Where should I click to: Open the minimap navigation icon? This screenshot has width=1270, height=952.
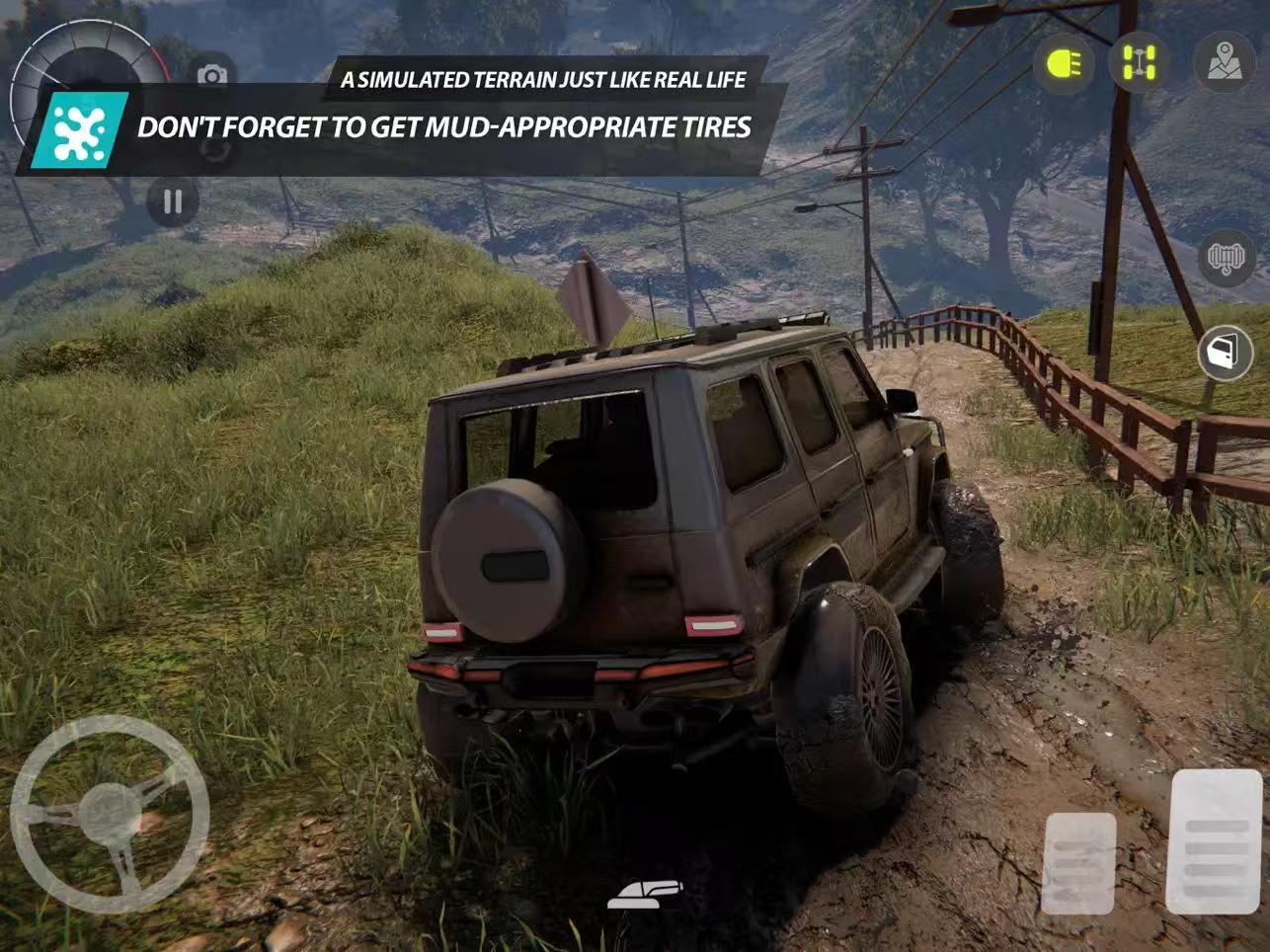click(1224, 62)
